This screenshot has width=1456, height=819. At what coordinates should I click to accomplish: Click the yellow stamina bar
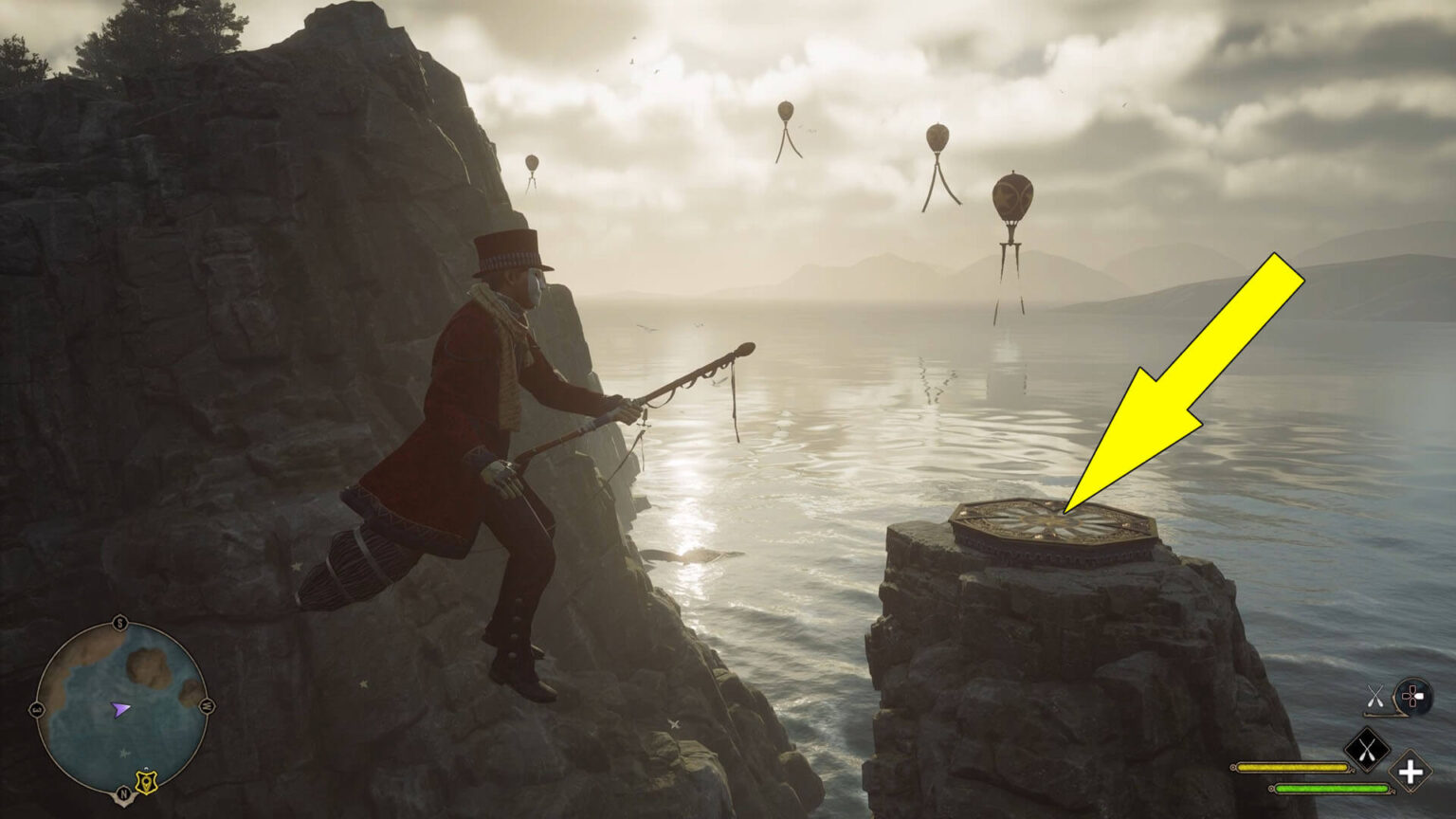coord(1291,767)
